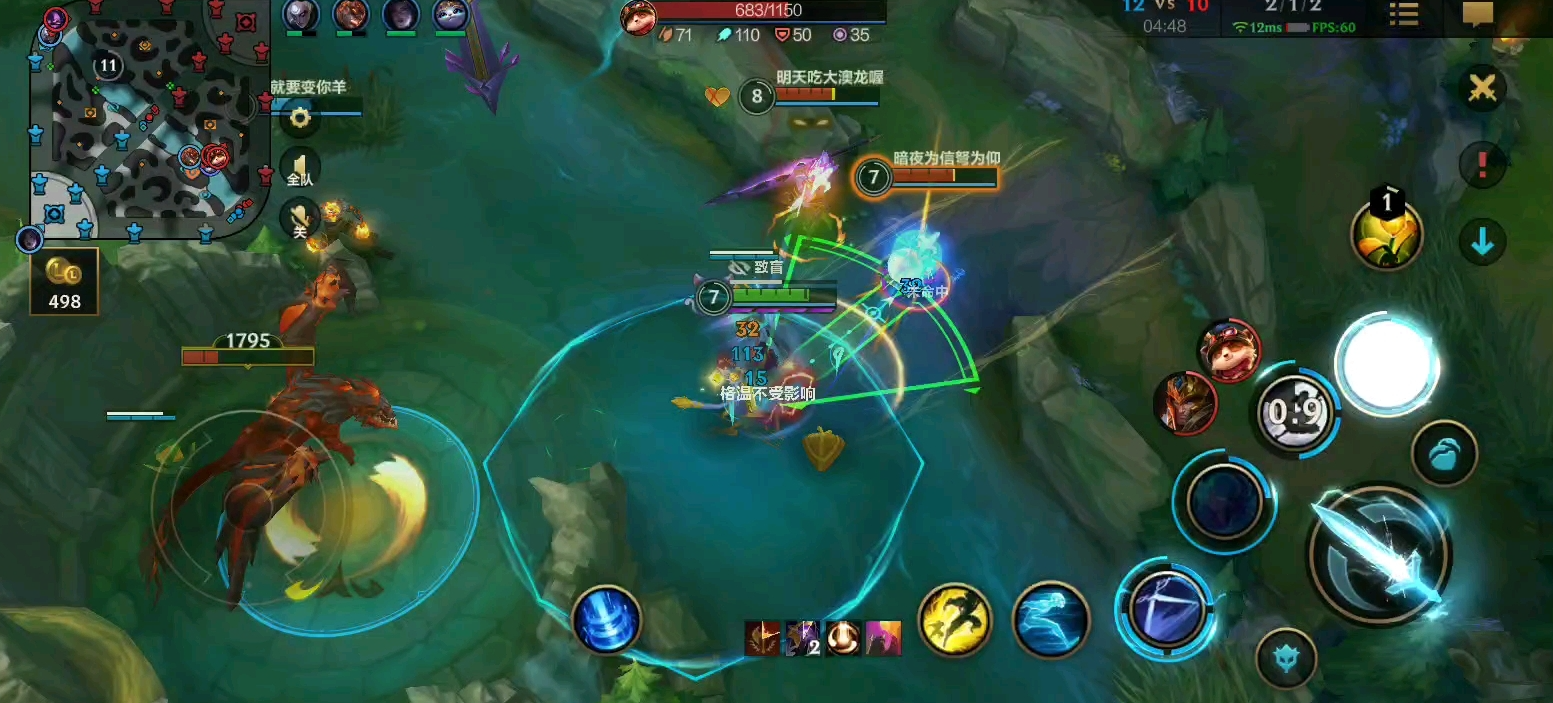The height and width of the screenshot is (703, 1553).
Task: Open the settings gear button
Action: click(299, 118)
